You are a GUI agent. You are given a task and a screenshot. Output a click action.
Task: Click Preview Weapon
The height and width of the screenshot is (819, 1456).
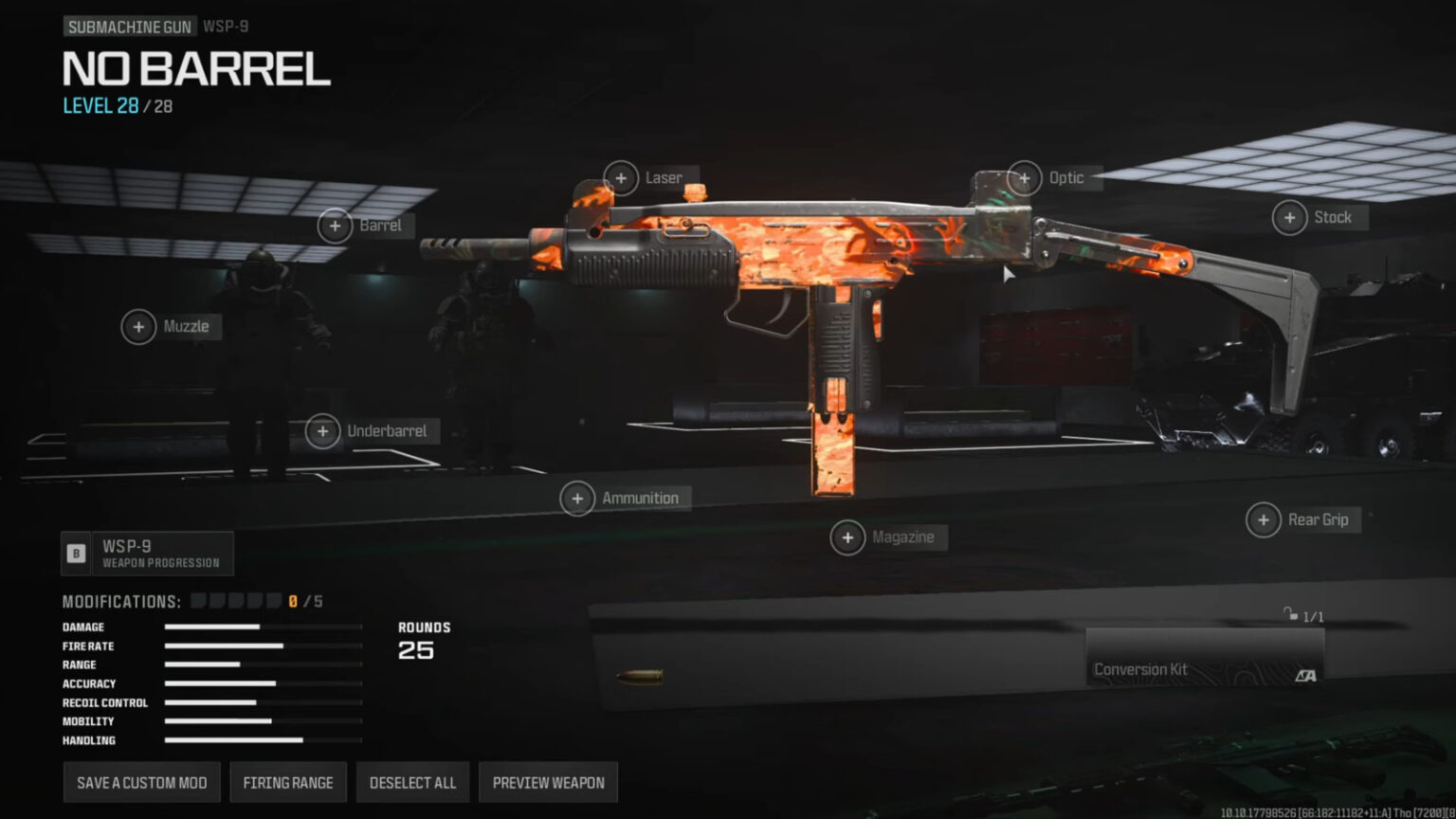point(548,782)
